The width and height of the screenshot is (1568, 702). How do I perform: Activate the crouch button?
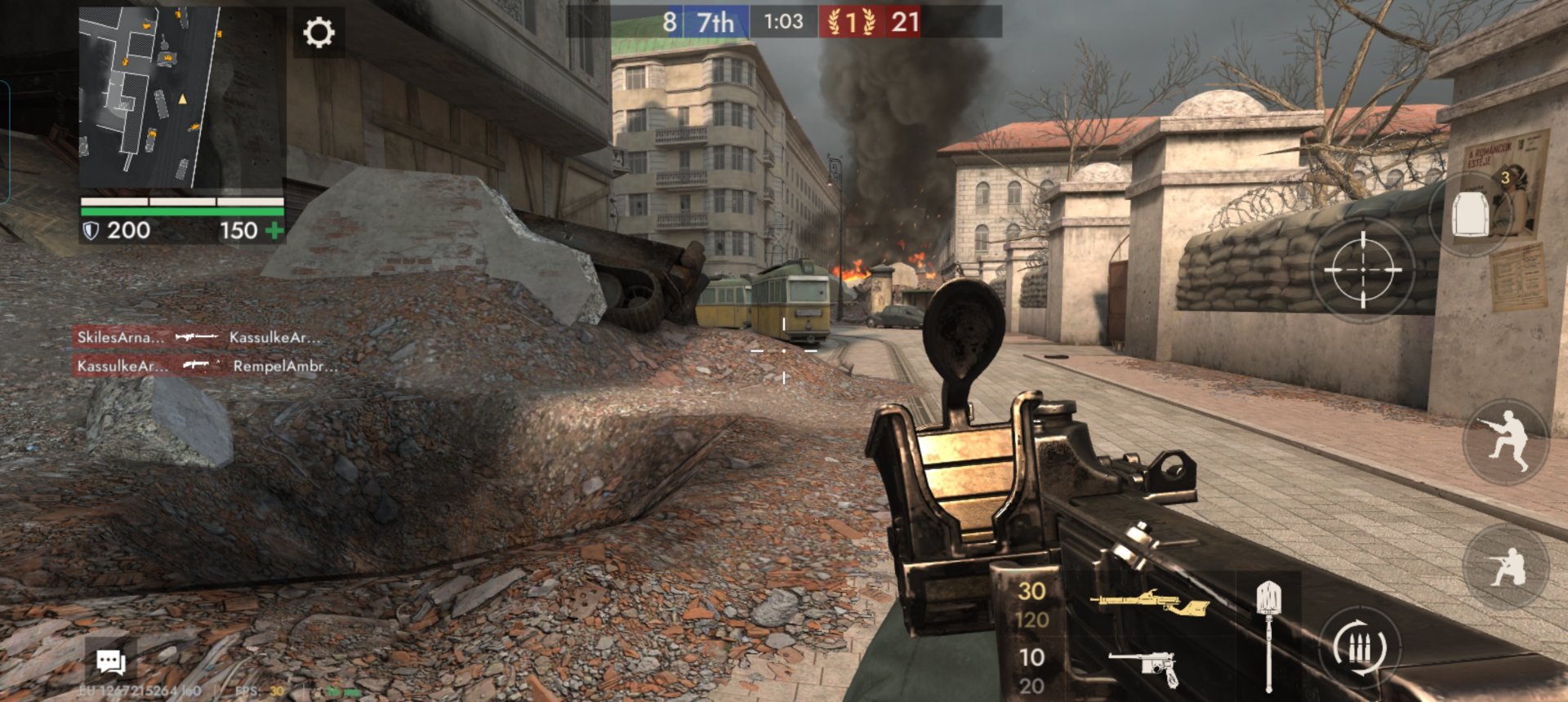[x=1507, y=566]
